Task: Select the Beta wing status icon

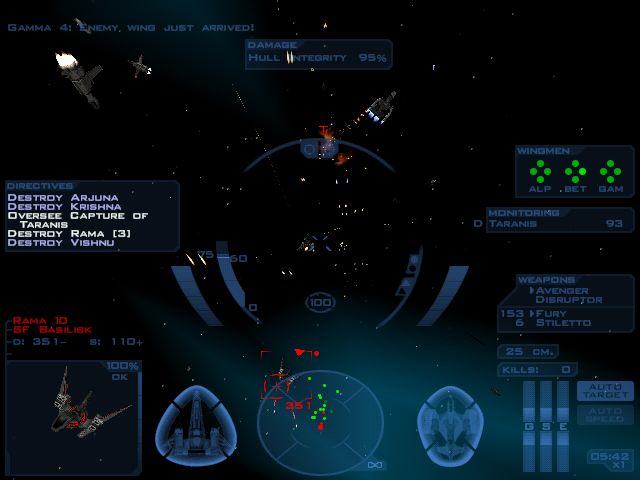Action: pos(575,172)
